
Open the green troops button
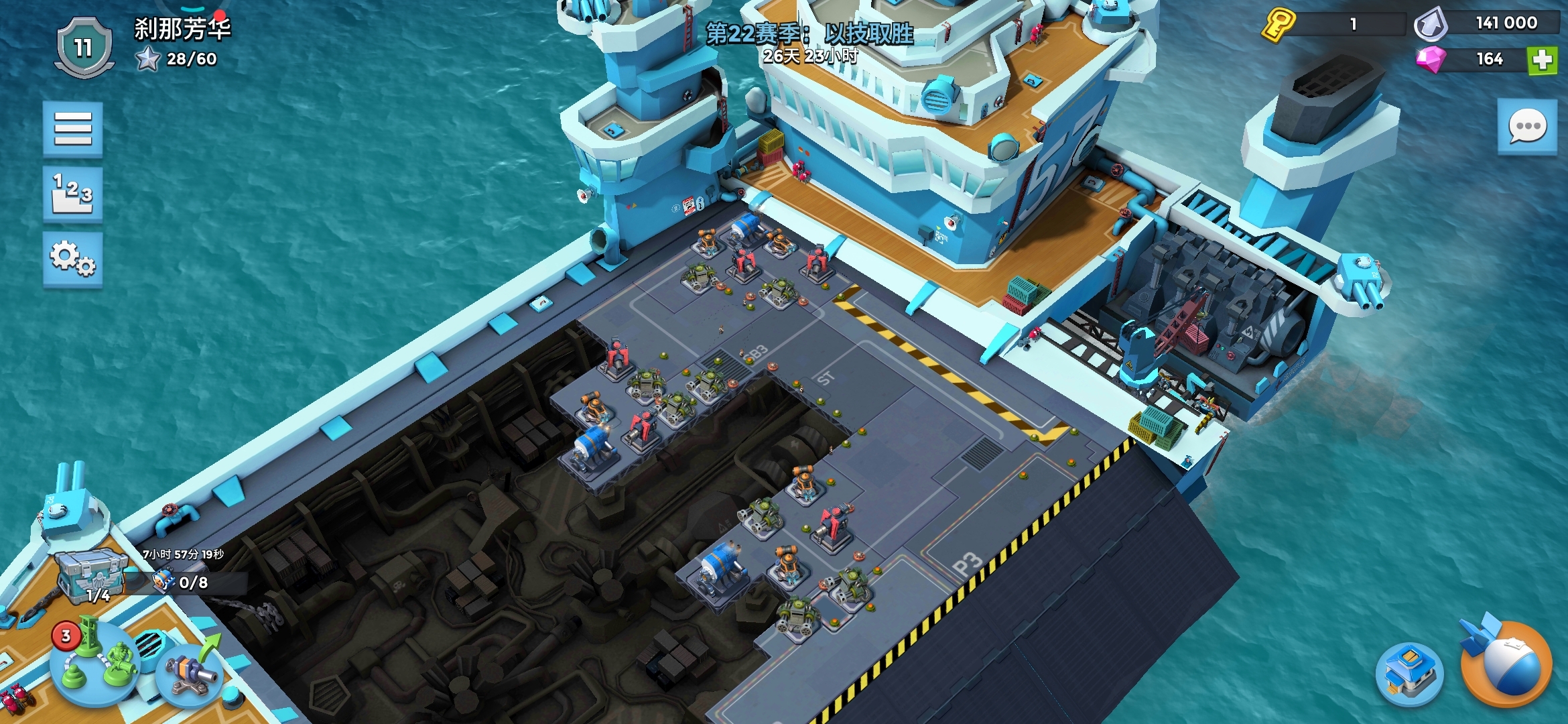(95, 664)
